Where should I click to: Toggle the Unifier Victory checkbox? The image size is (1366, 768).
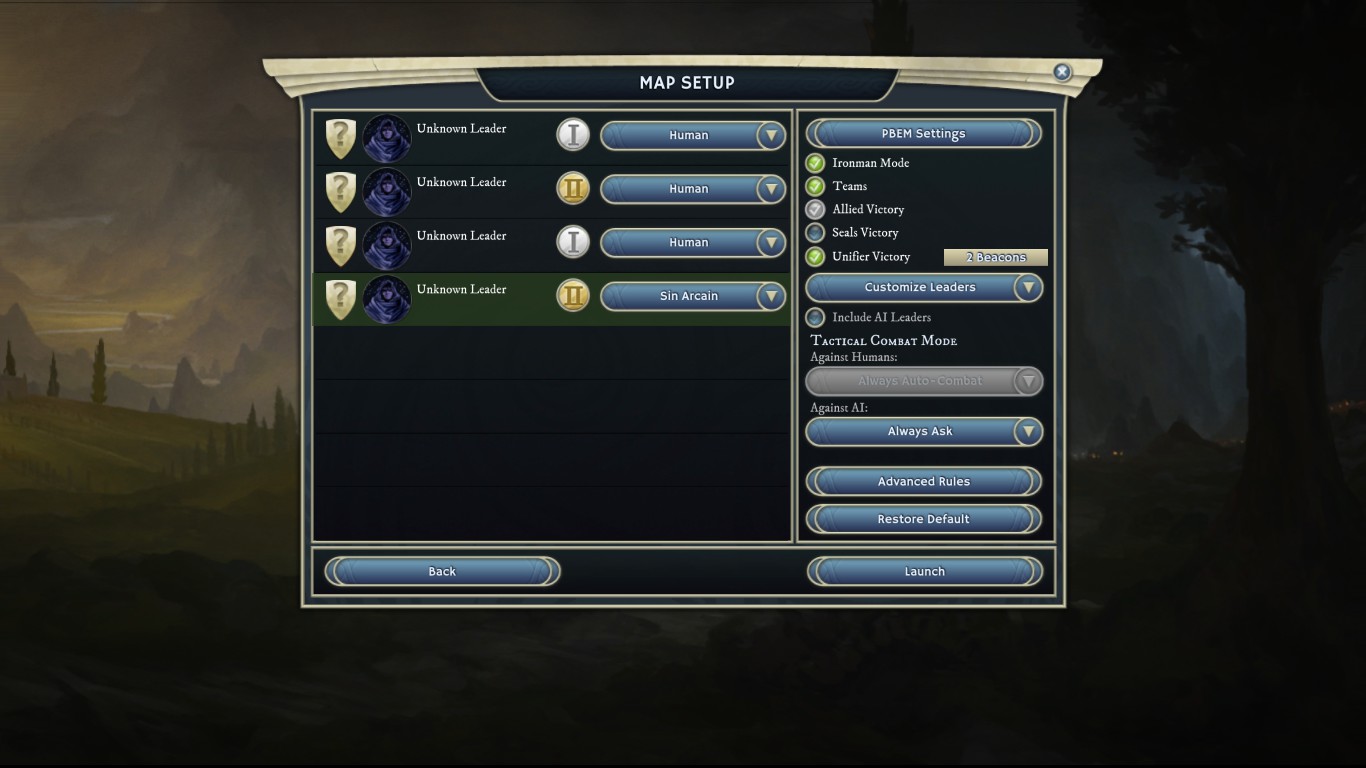click(x=815, y=257)
